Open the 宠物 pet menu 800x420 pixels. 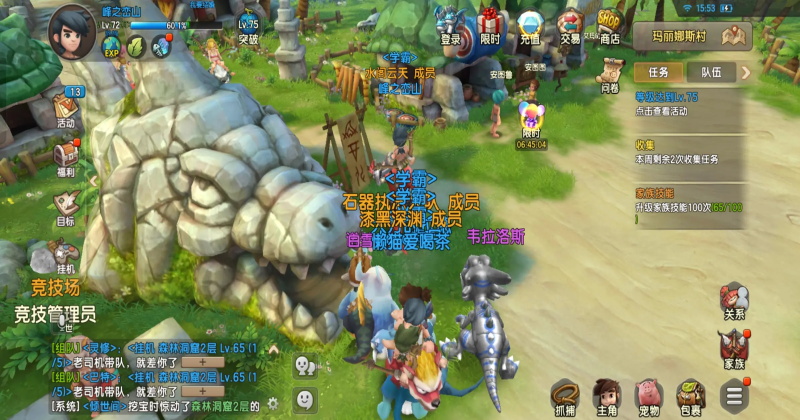(x=648, y=395)
